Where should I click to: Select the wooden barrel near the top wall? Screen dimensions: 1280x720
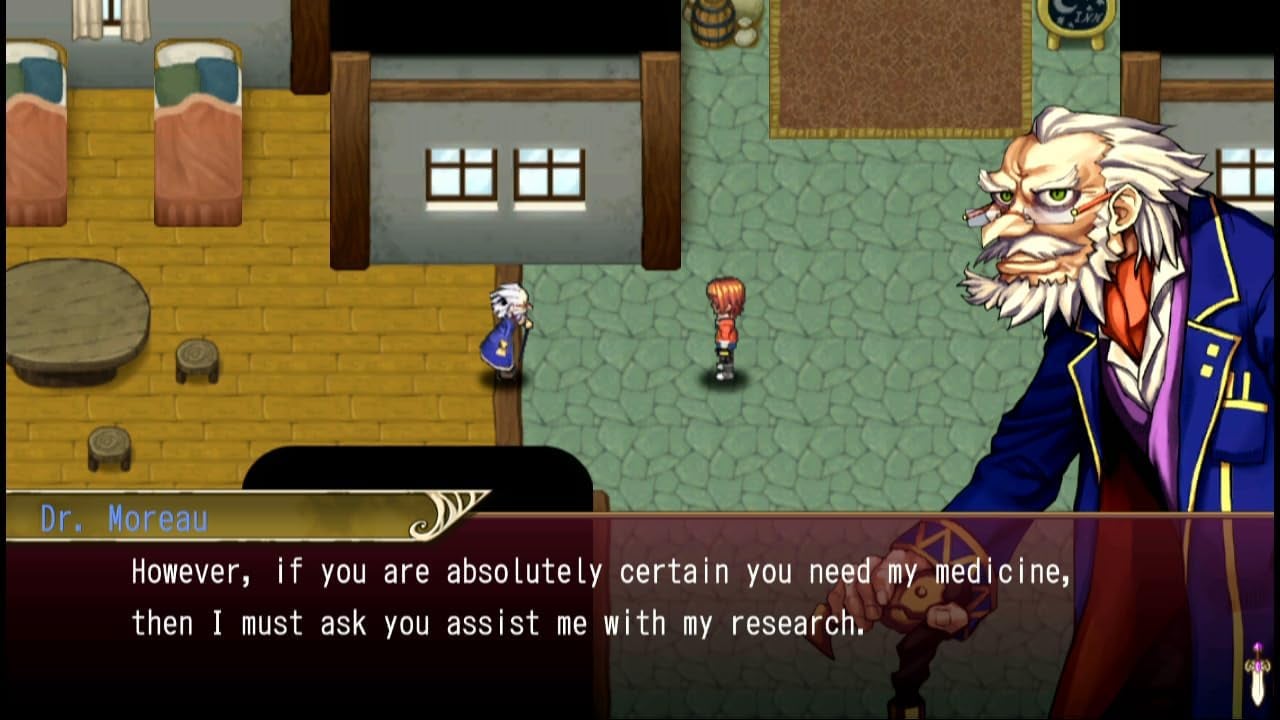(x=712, y=20)
